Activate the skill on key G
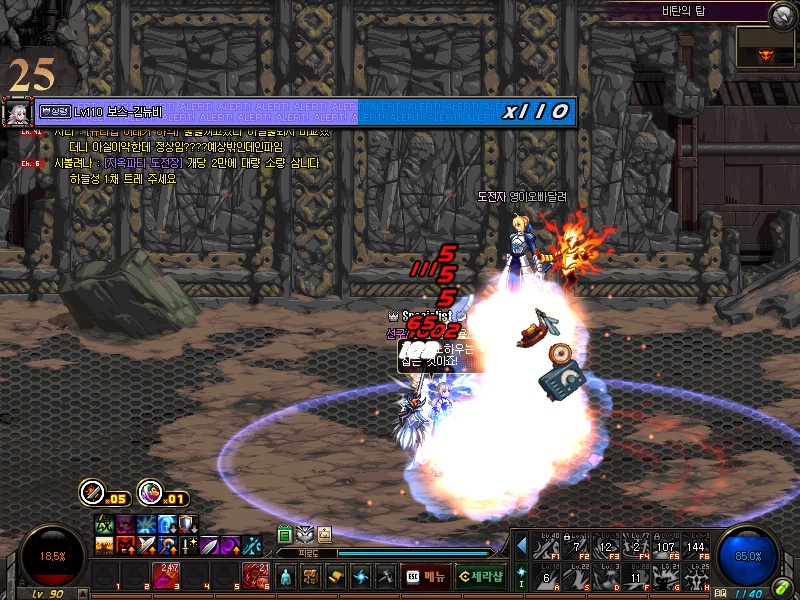800x600 pixels. [x=666, y=576]
